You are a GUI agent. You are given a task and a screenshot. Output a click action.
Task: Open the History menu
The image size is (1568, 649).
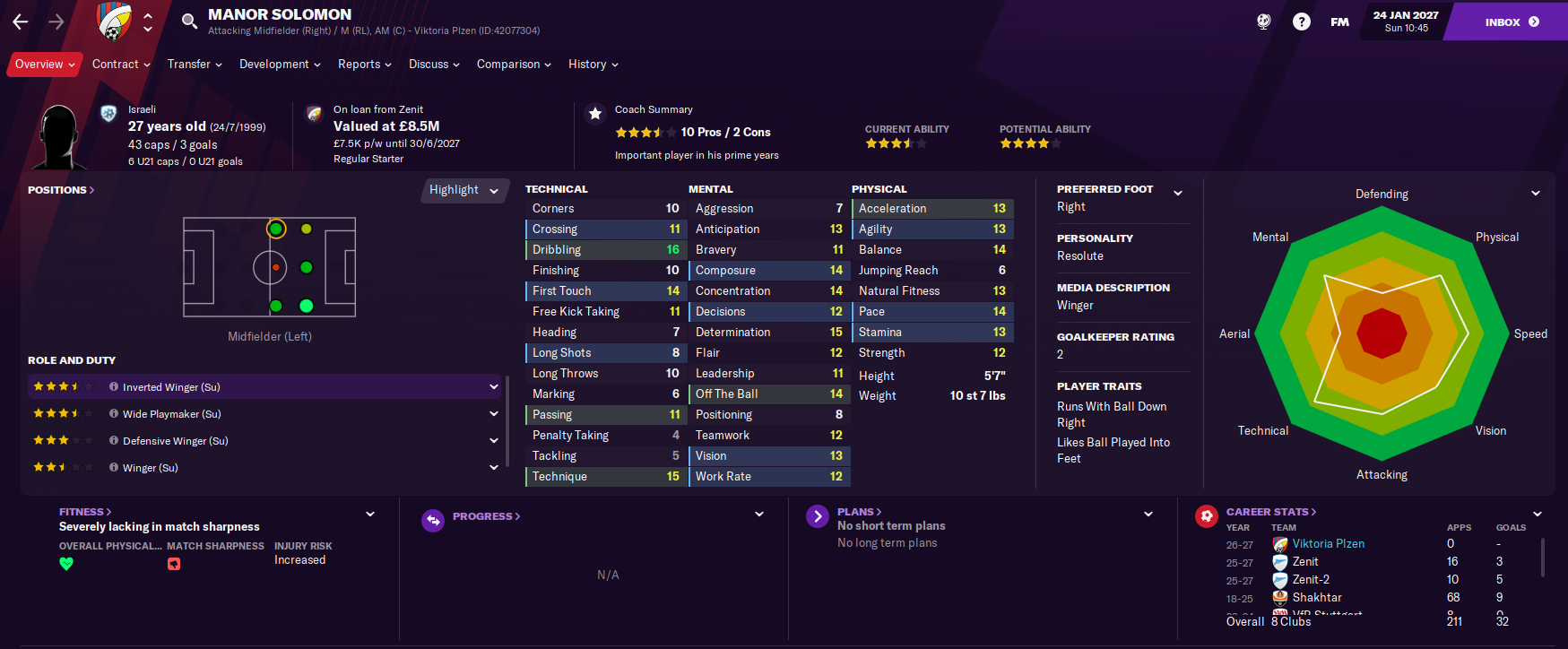tap(593, 65)
